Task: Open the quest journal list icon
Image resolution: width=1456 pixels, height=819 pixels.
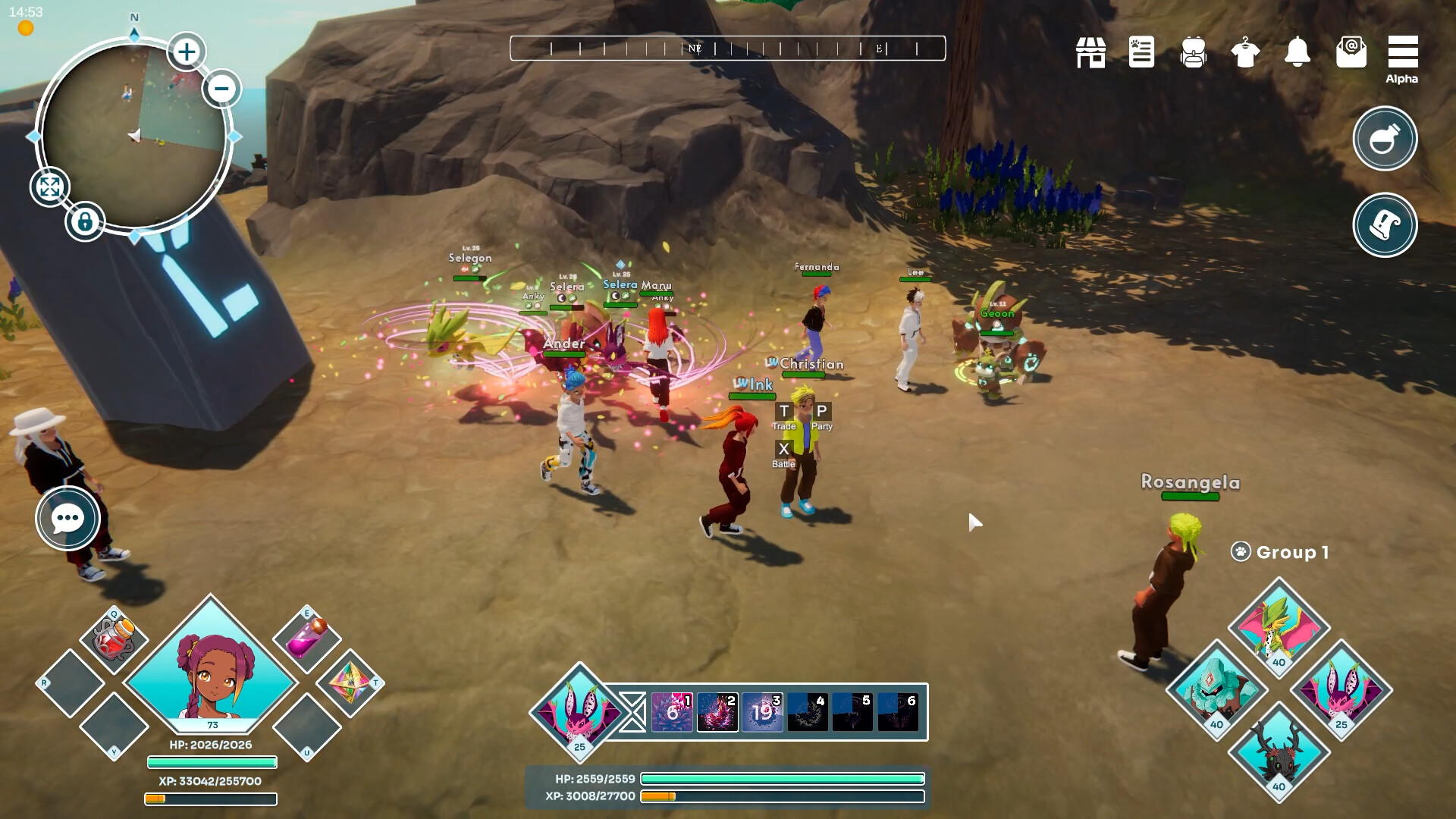Action: pyautogui.click(x=1141, y=52)
